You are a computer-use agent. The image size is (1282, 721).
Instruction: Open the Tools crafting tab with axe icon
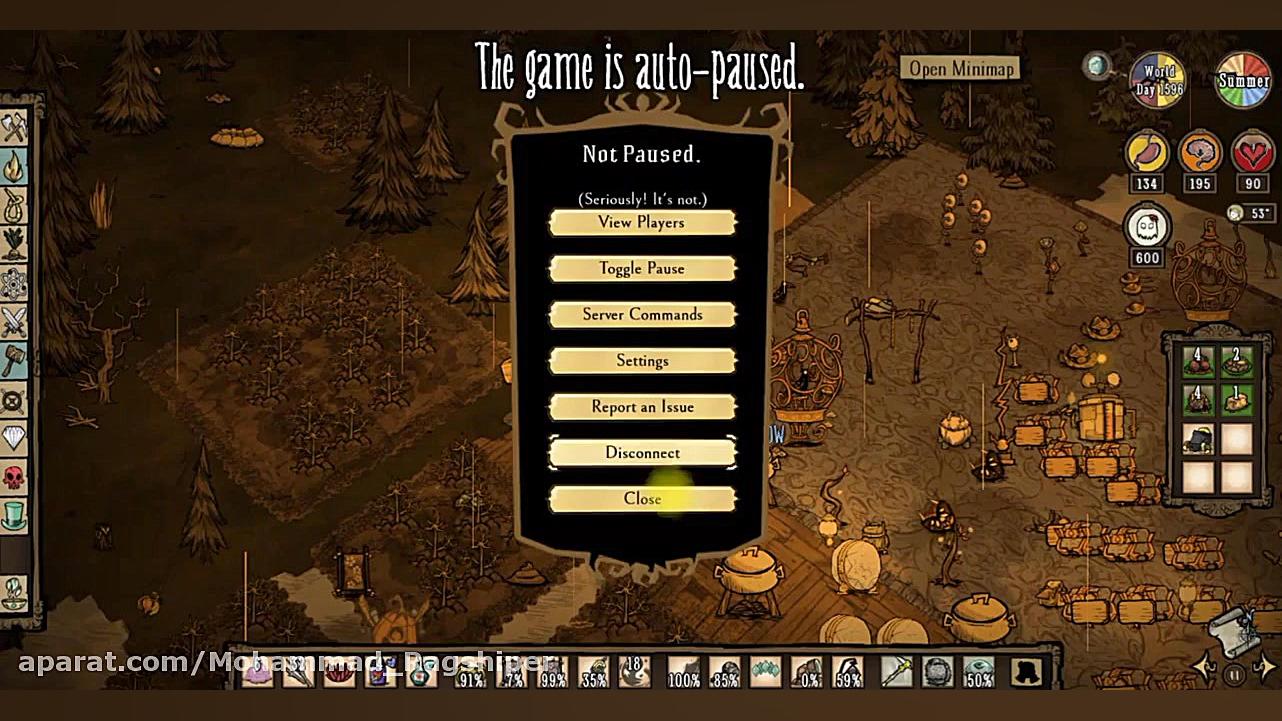pyautogui.click(x=14, y=127)
